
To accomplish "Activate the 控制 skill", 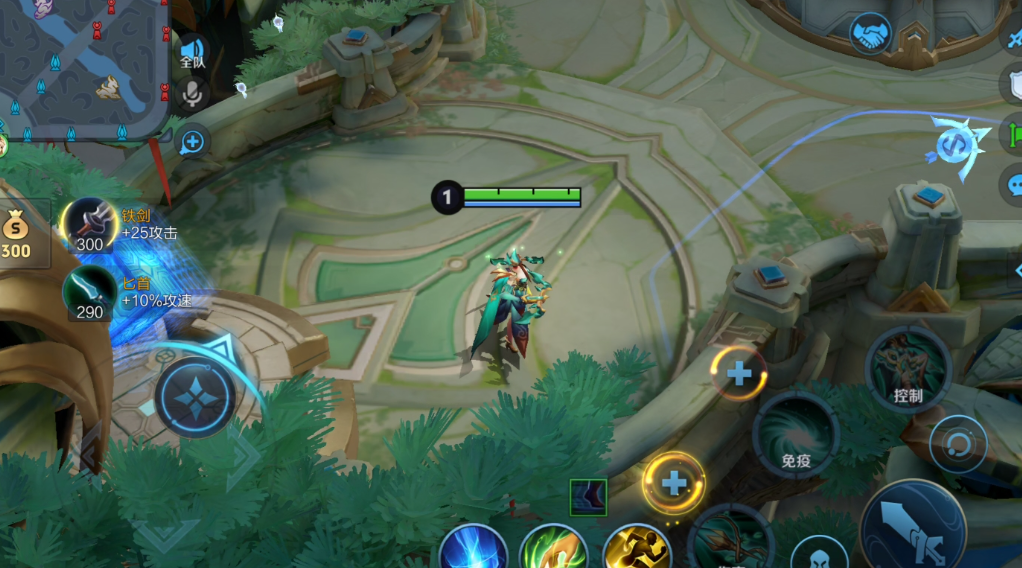I will 908,370.
